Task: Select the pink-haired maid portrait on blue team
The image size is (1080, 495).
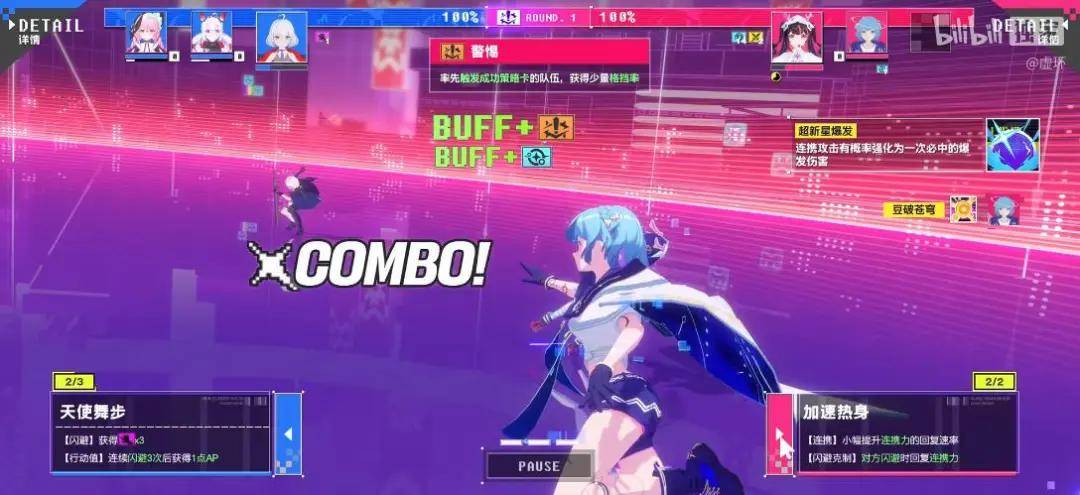Action: [x=146, y=34]
